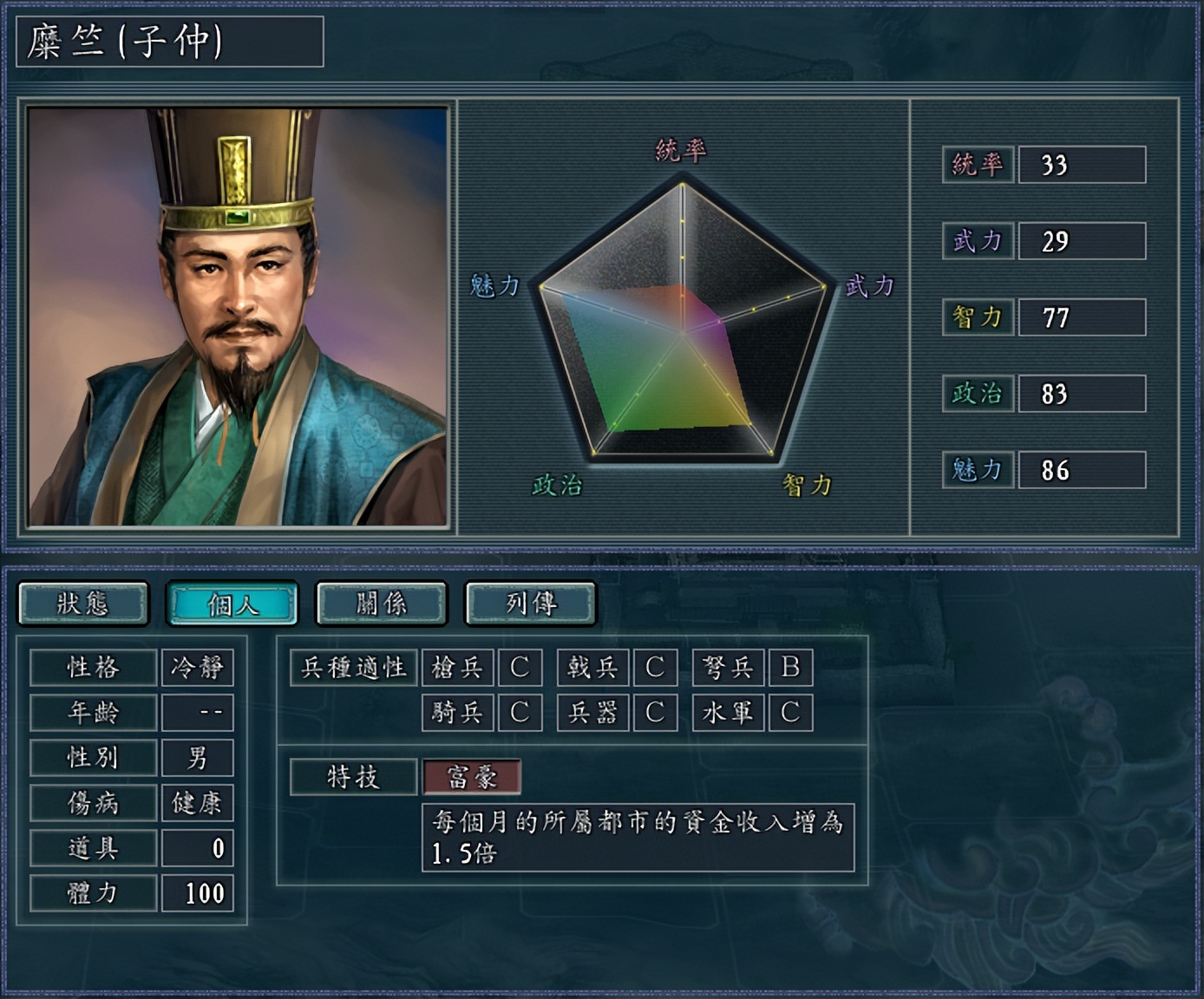Click the 水軍 aptitude rank C
Image resolution: width=1204 pixels, height=999 pixels.
[790, 713]
